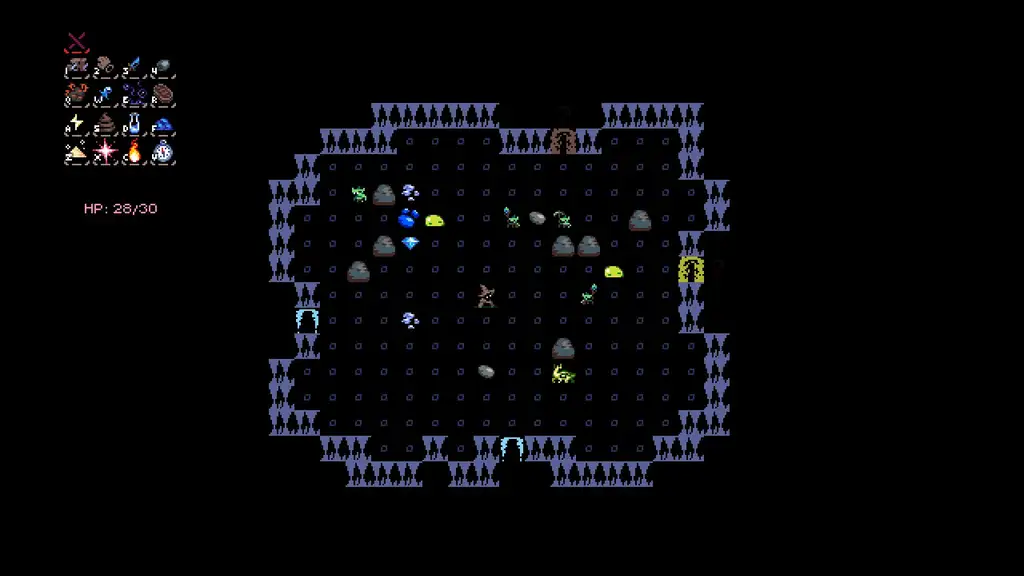The width and height of the screenshot is (1024, 576).
Task: Choose the blue cloud ability
Action: 163,124
